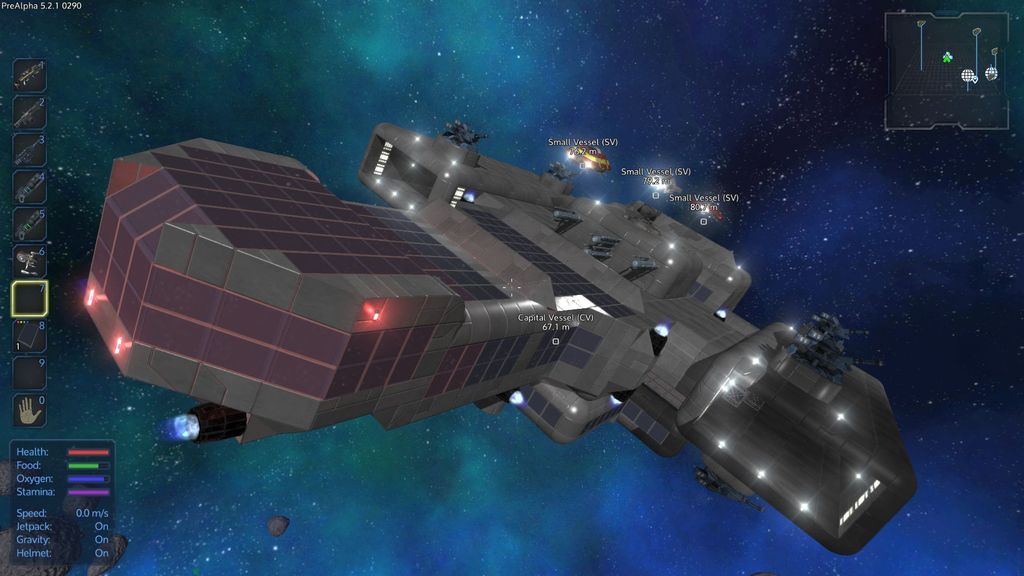Screen dimensions: 1024x576
Task: Select the tool in hotbar slot 4
Action: [29, 187]
